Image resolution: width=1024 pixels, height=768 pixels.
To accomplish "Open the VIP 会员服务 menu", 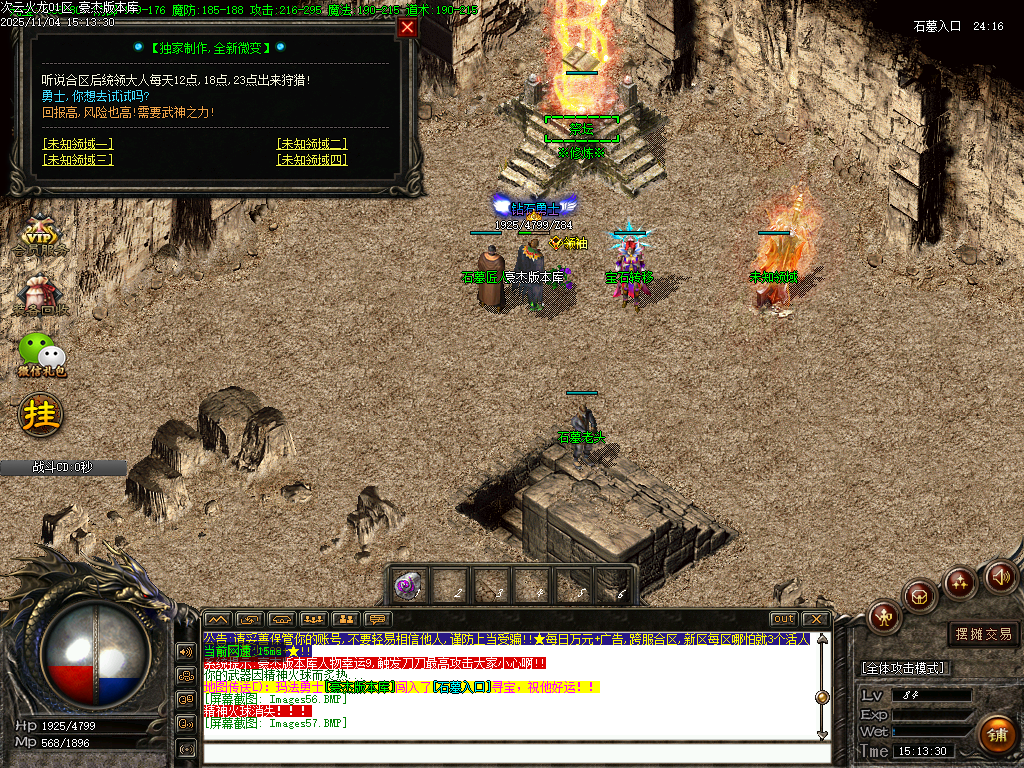I will [x=40, y=237].
